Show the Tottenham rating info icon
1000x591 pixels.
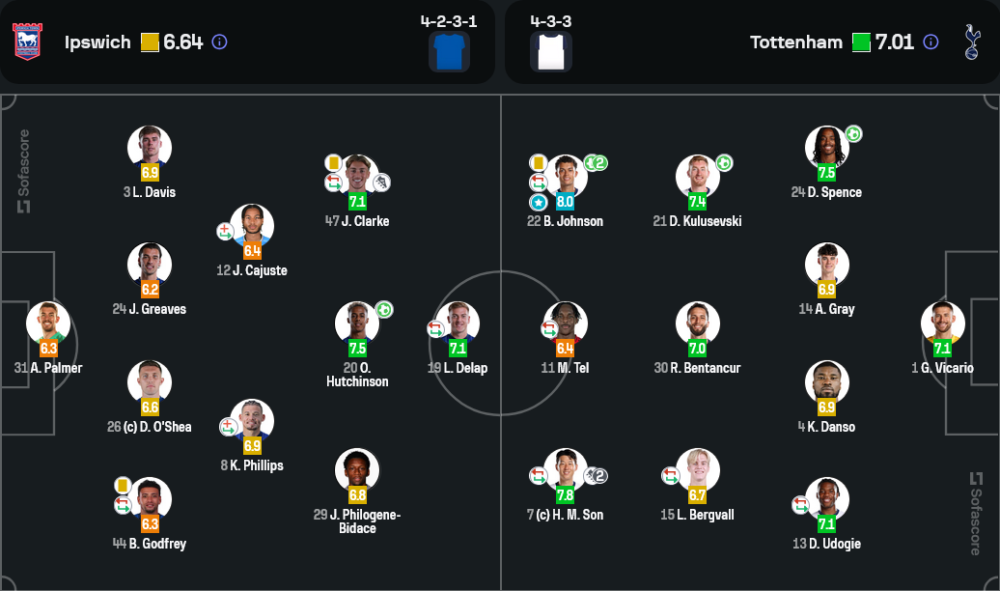(x=931, y=42)
